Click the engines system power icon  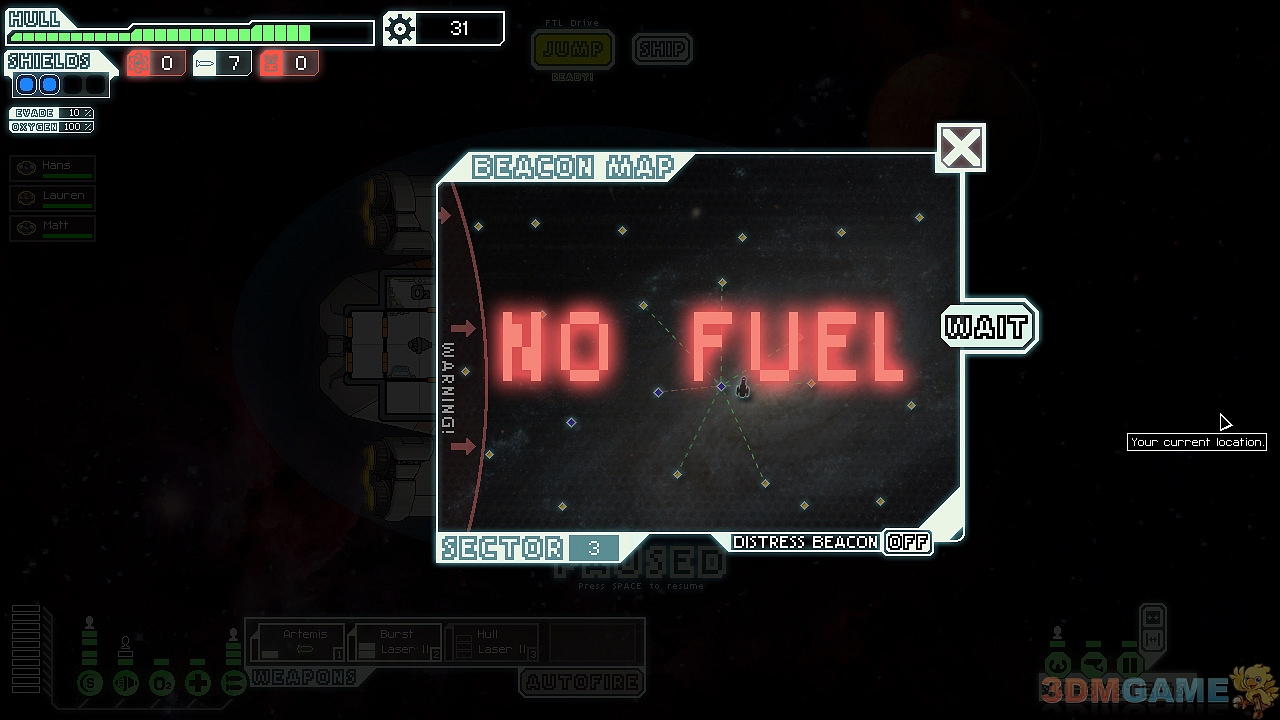126,684
